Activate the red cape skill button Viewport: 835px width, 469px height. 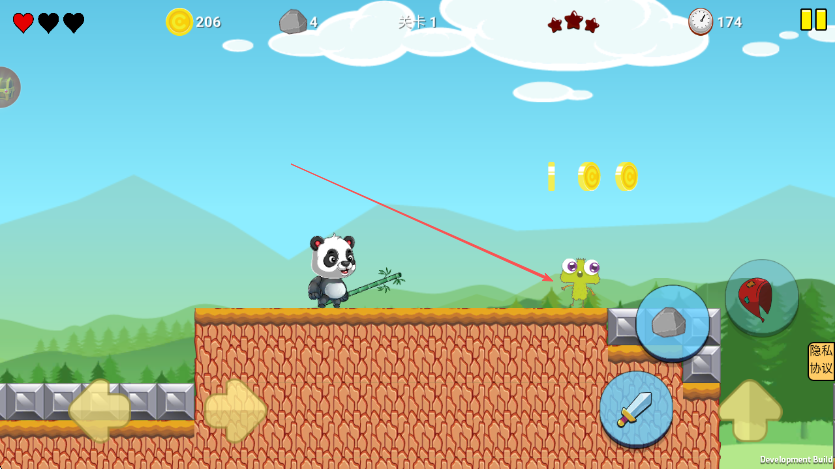click(762, 297)
